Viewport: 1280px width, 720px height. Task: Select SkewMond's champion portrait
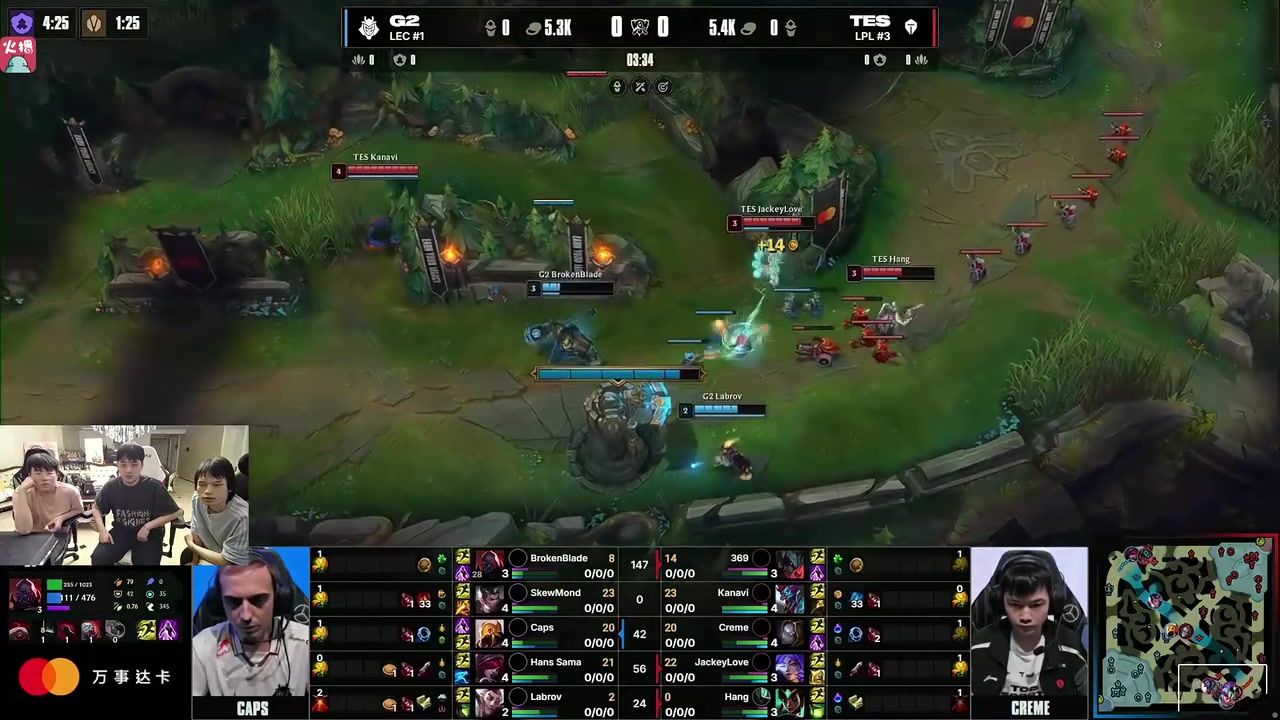[489, 598]
